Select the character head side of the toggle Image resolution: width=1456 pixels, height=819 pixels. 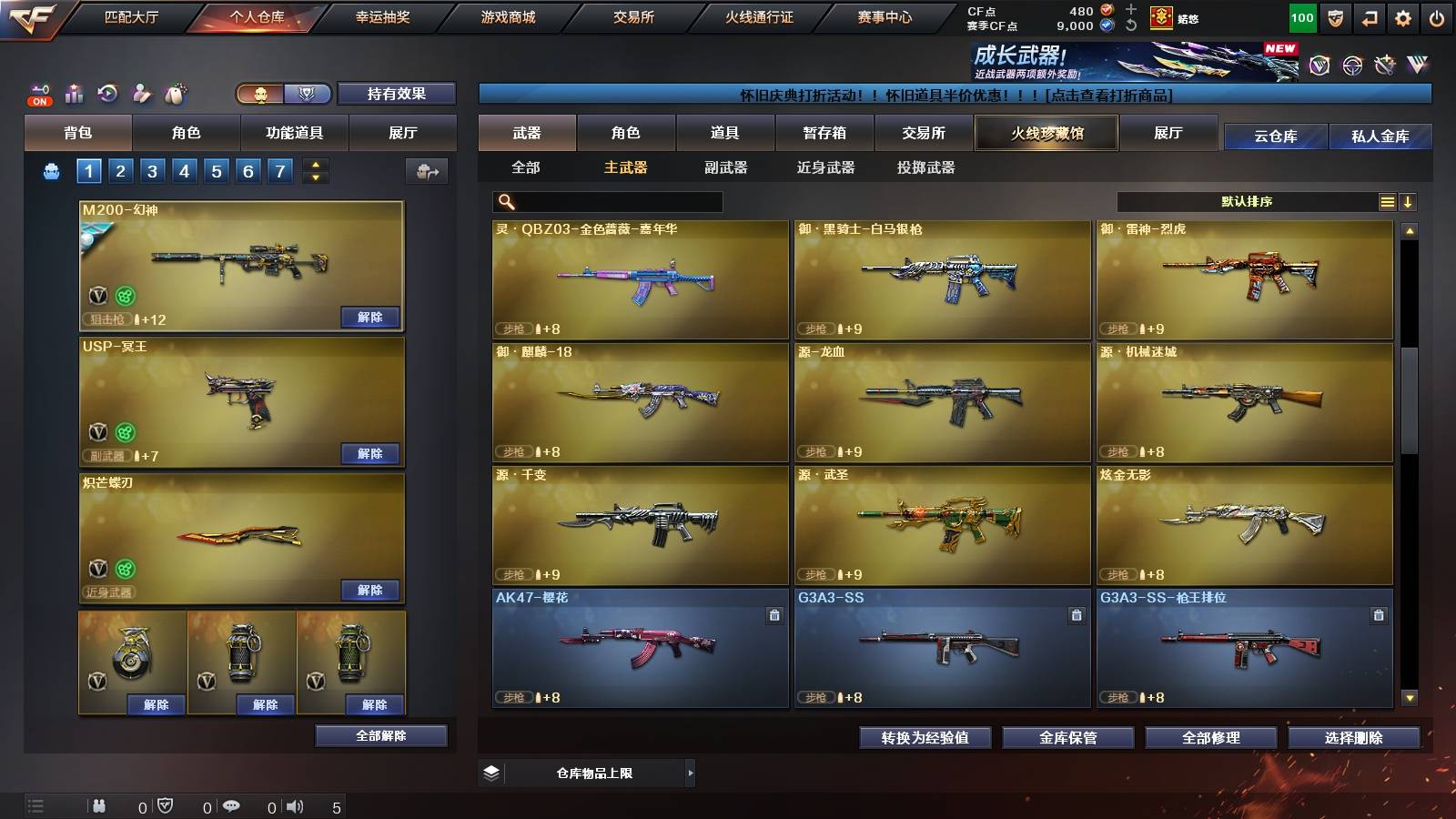coord(259,94)
